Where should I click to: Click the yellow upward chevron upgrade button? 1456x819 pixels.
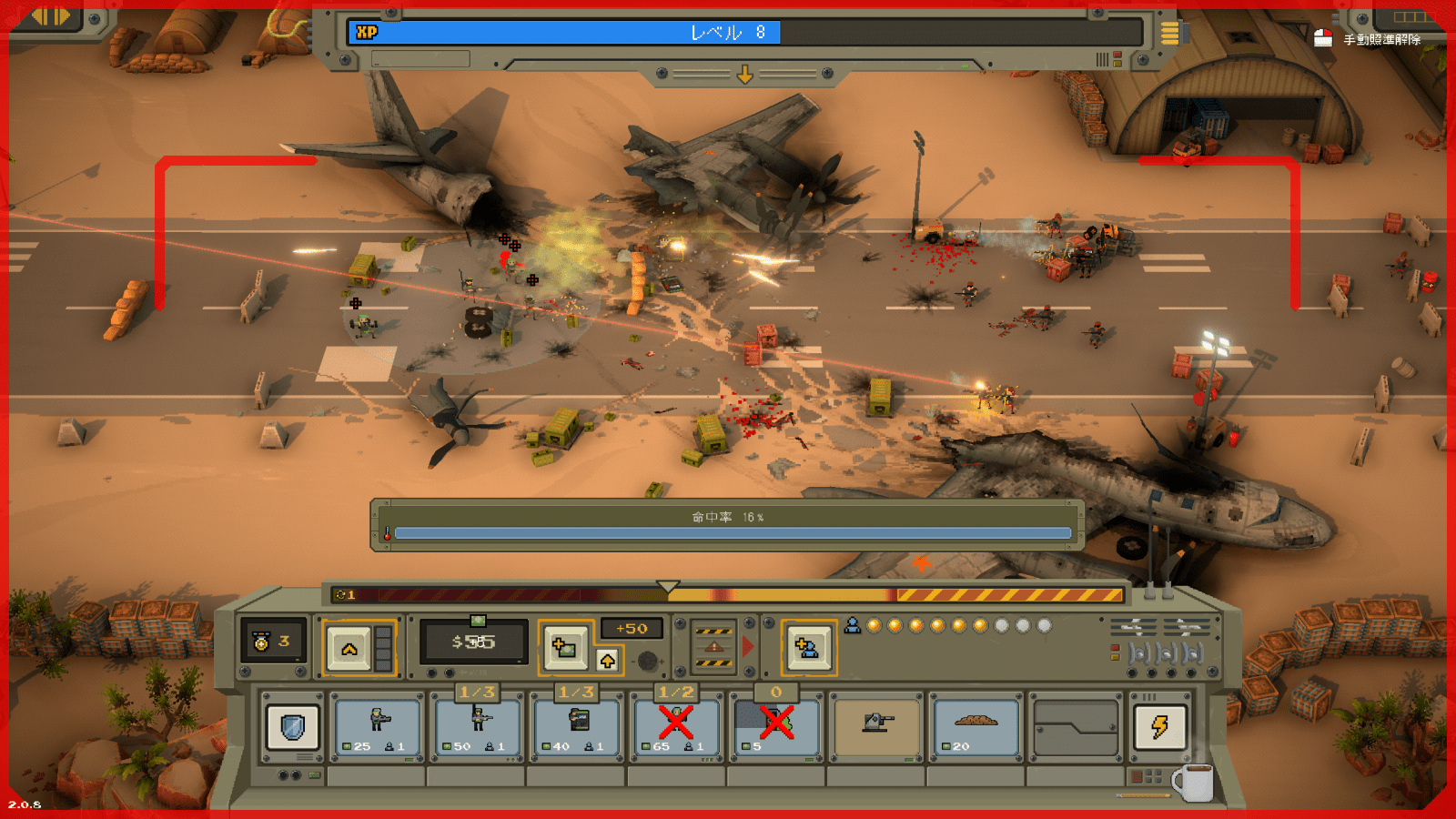pos(350,648)
